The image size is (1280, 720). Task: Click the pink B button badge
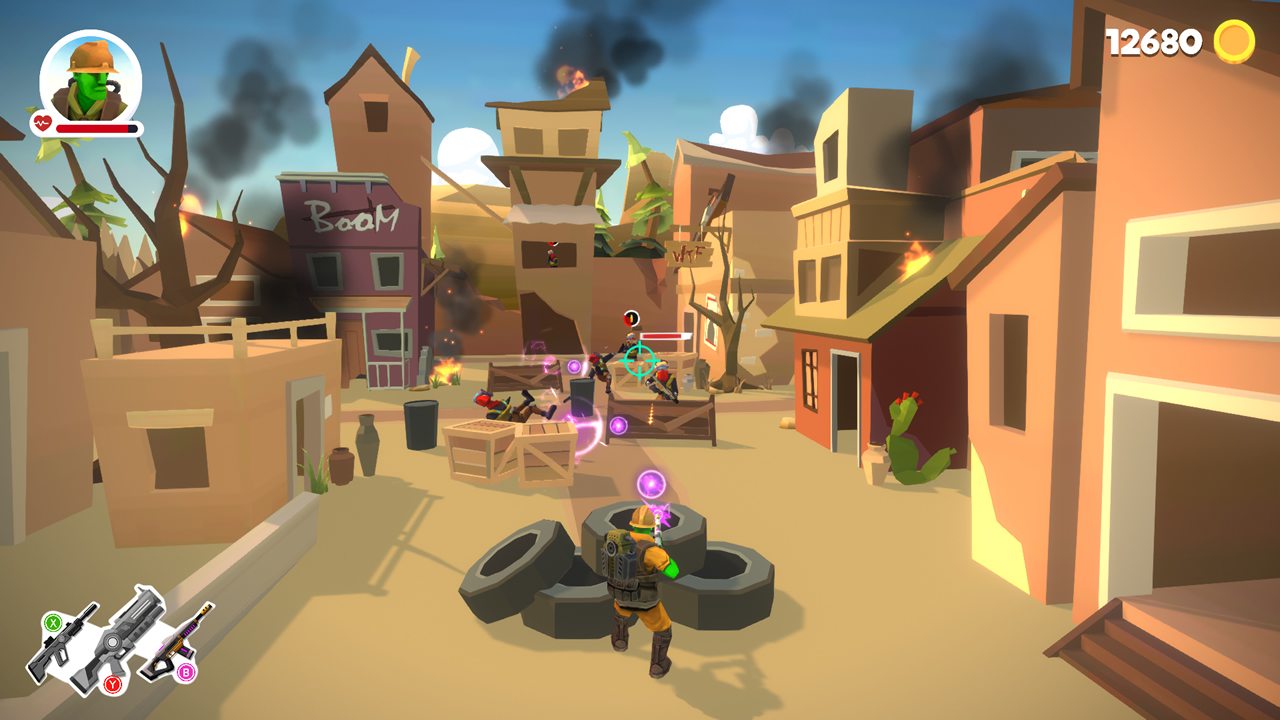pos(186,671)
